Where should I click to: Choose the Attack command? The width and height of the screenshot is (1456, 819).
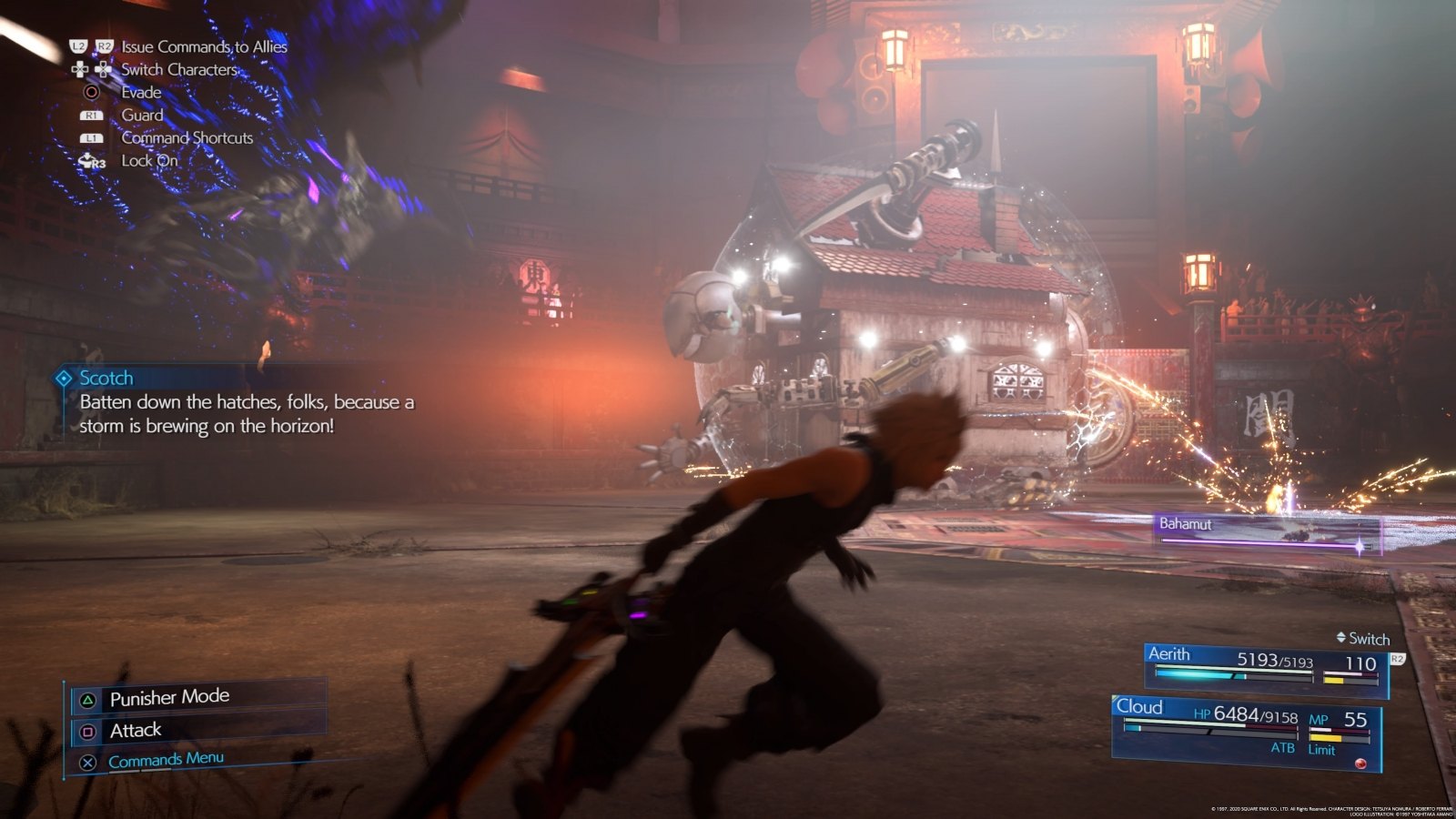pos(136,731)
